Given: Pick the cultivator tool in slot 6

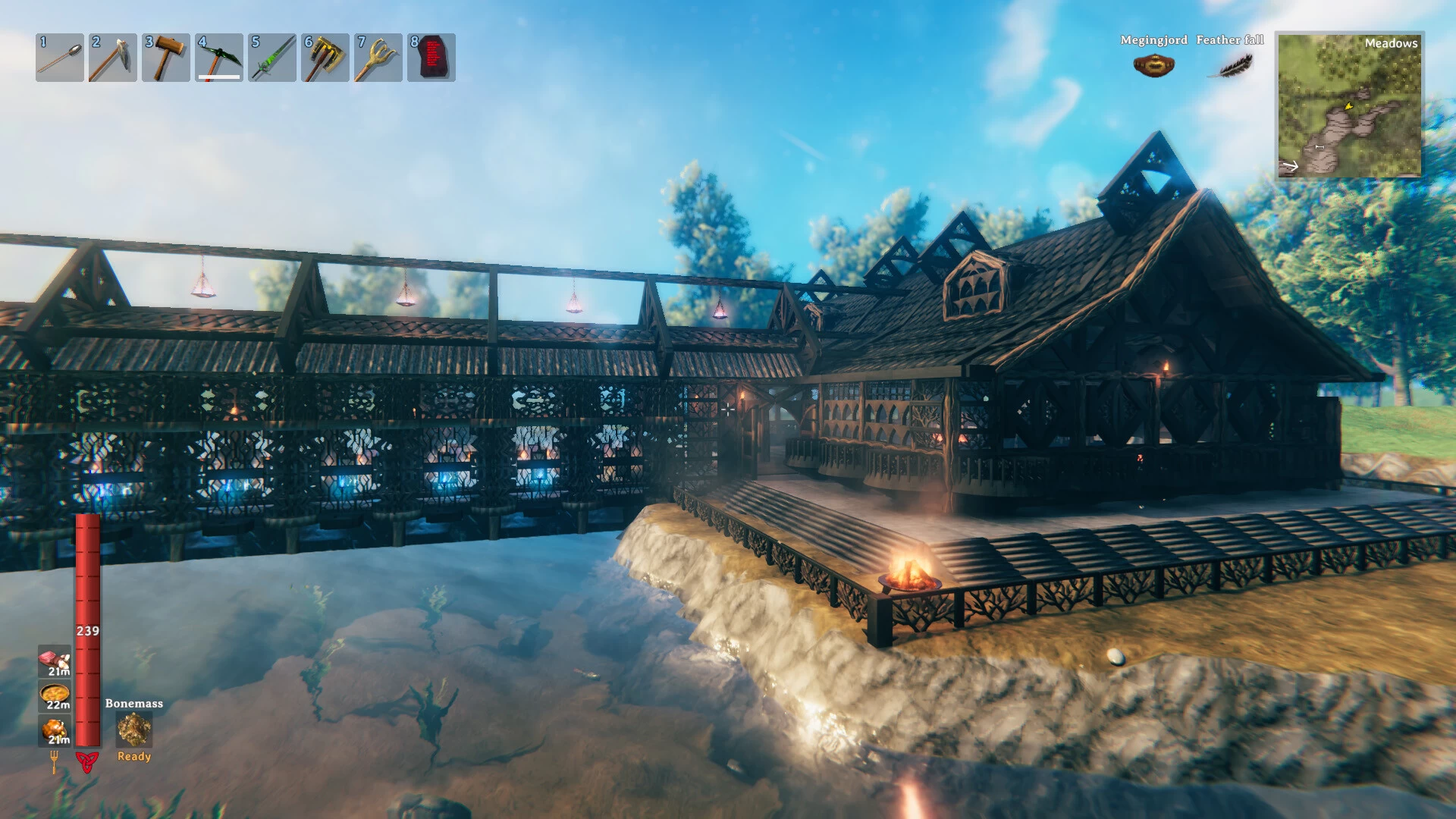Looking at the screenshot, I should [325, 58].
